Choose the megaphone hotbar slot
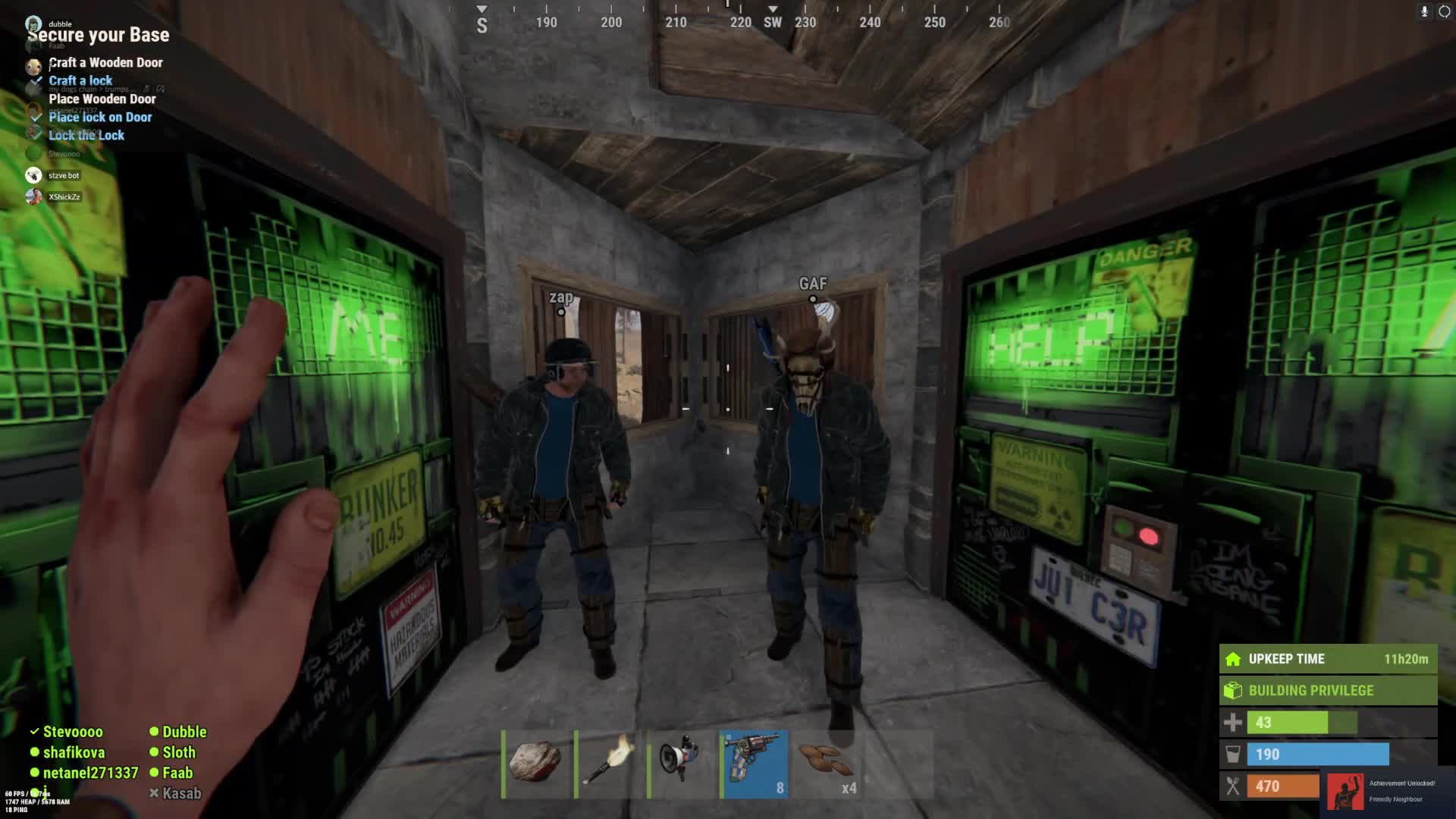Image resolution: width=1456 pixels, height=819 pixels. pos(681,763)
